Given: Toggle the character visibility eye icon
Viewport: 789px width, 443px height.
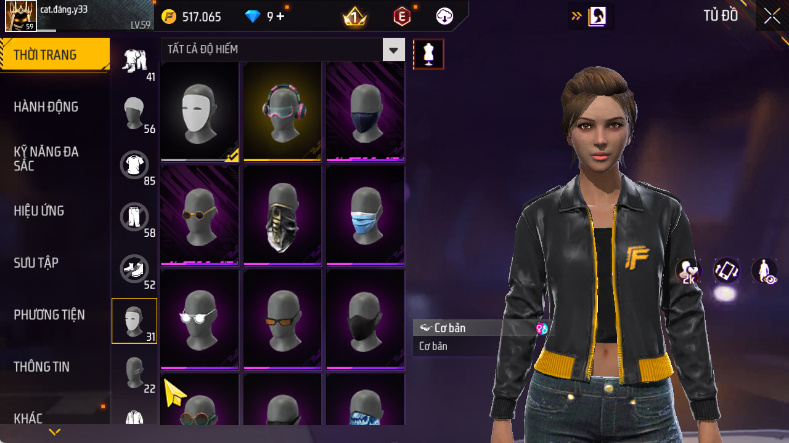Looking at the screenshot, I should pyautogui.click(x=765, y=271).
